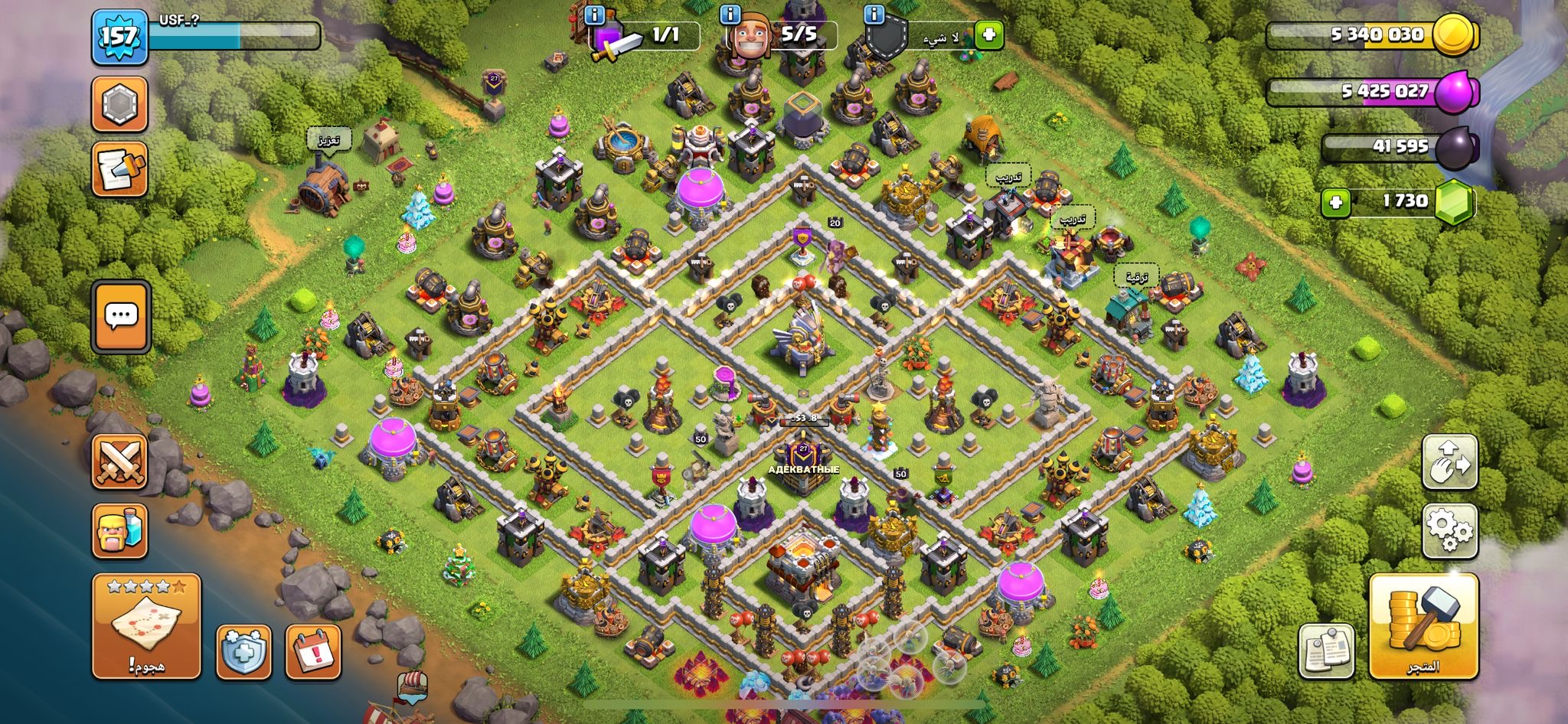Viewport: 1568px width, 724px height.
Task: Show info for the shield status
Action: 874,15
